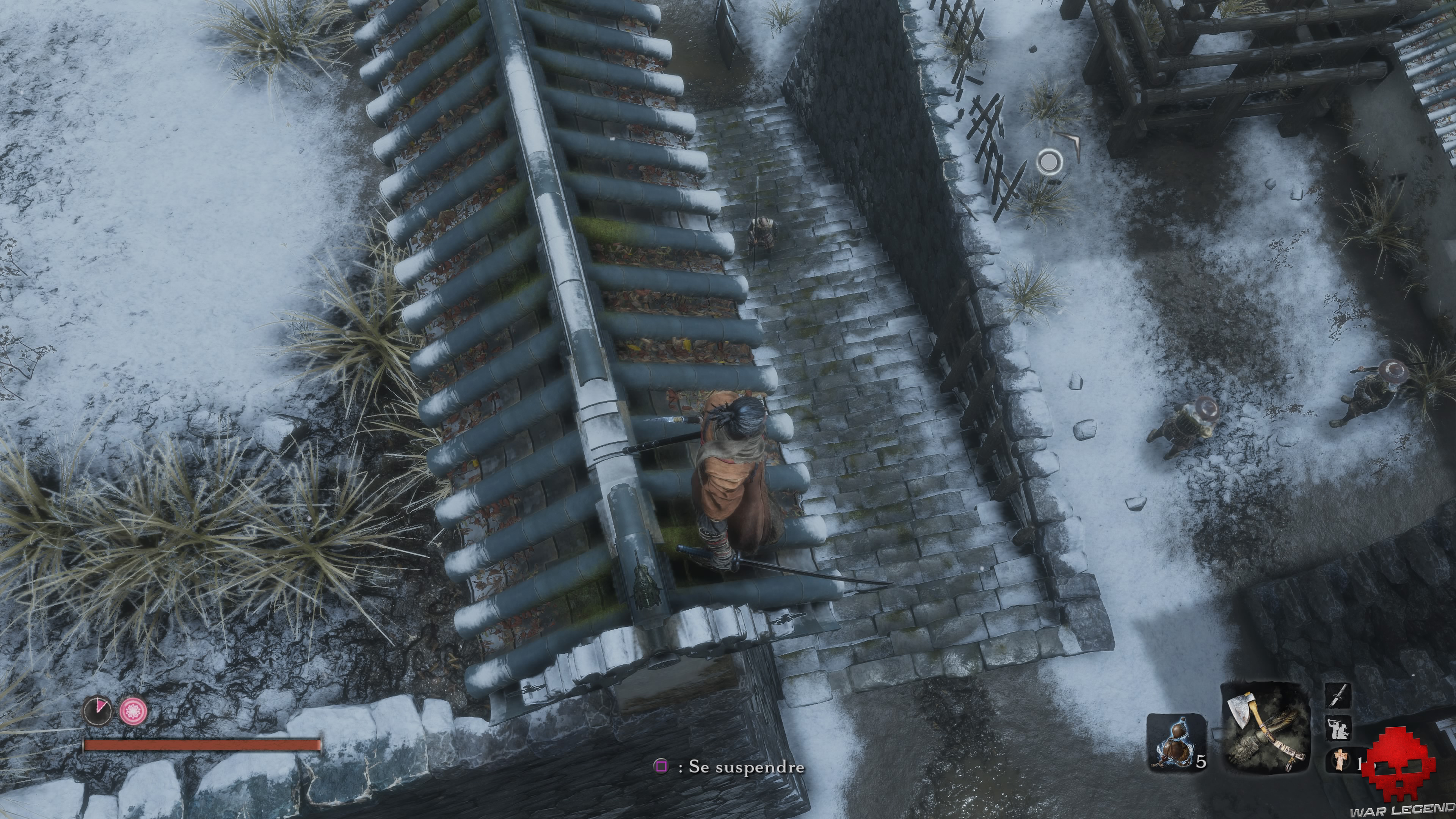Click the pink Sakura crest emblem icon
1456x819 pixels.
pos(133,711)
